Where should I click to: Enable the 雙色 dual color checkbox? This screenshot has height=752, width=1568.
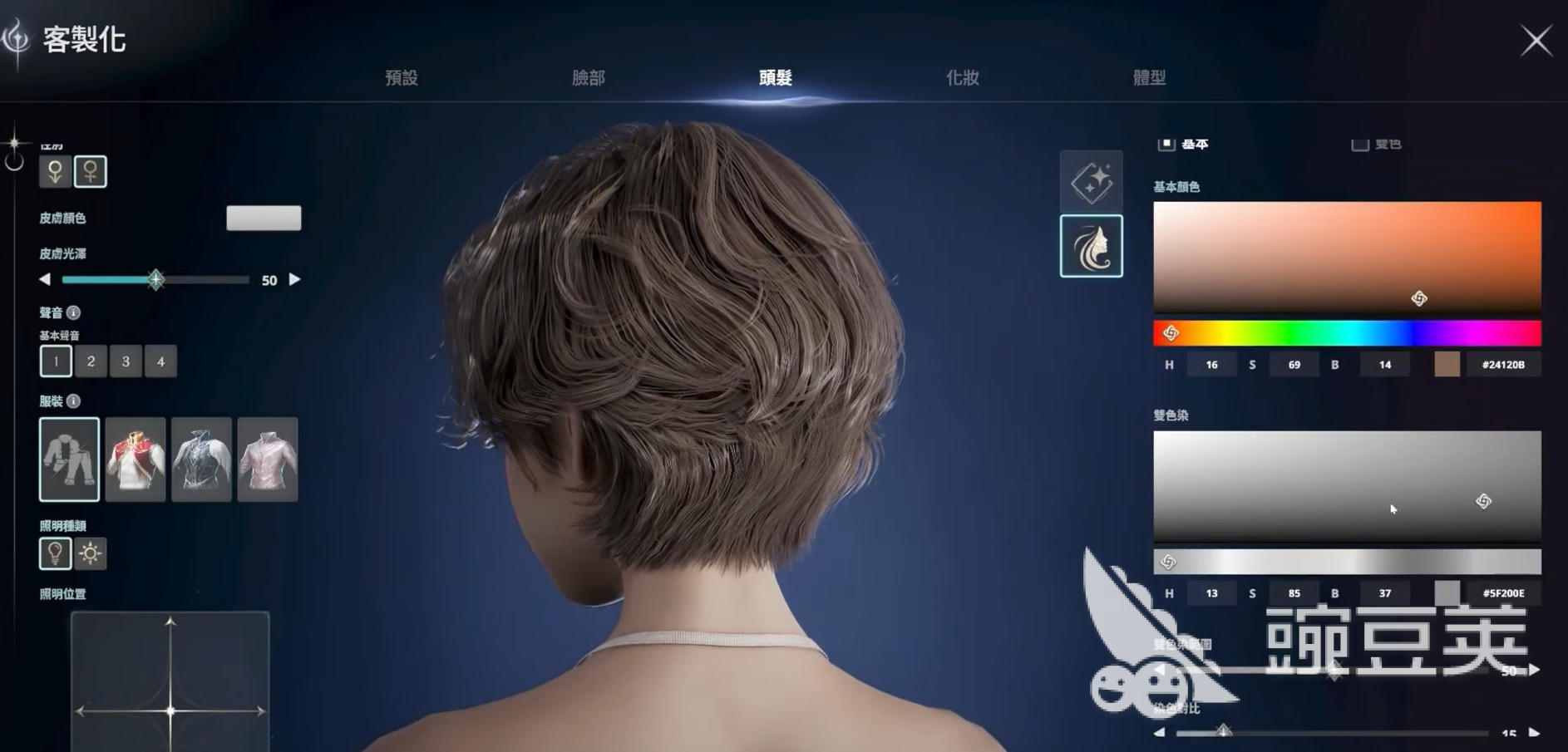click(x=1359, y=143)
